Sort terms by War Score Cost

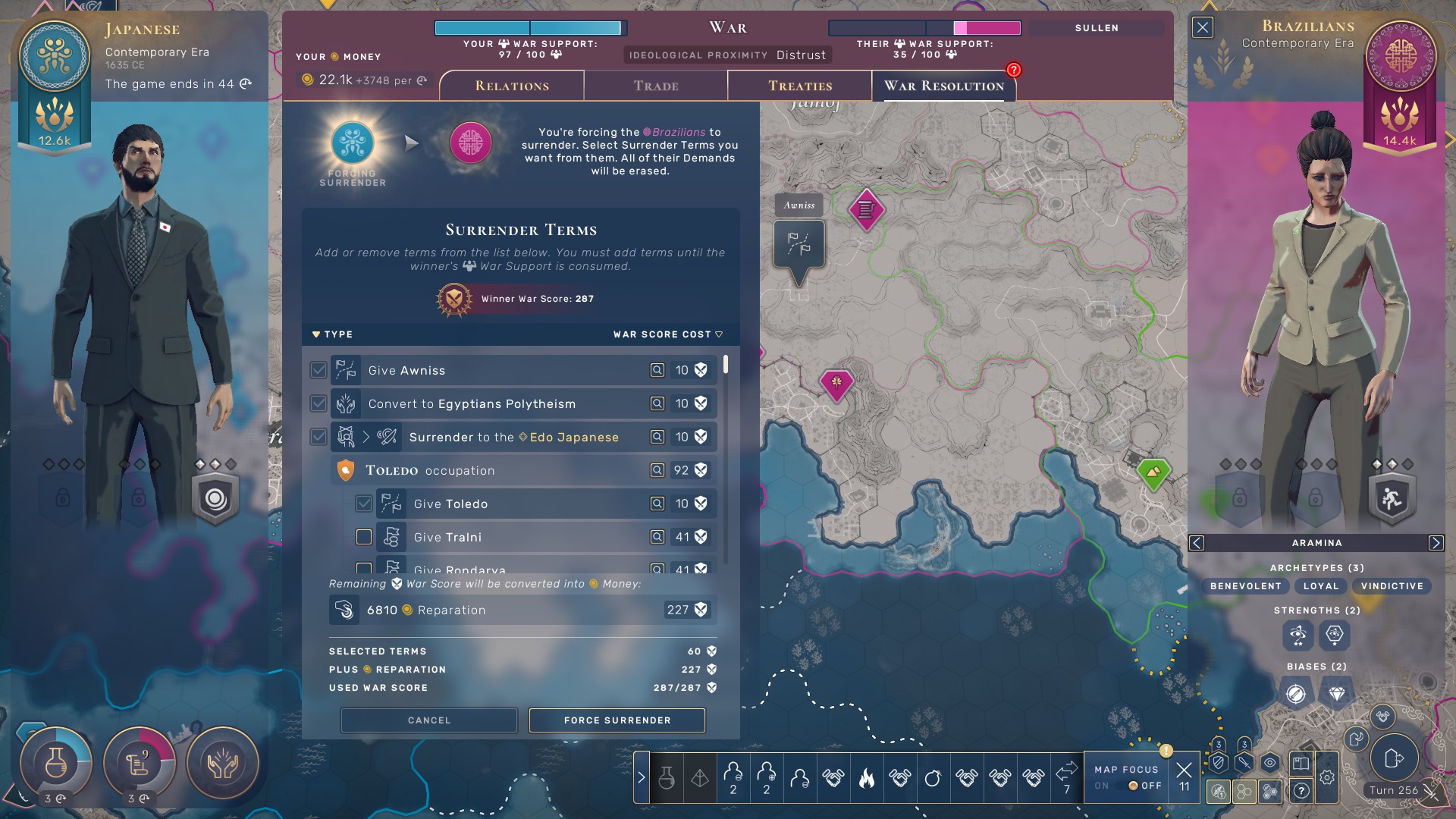click(x=667, y=334)
